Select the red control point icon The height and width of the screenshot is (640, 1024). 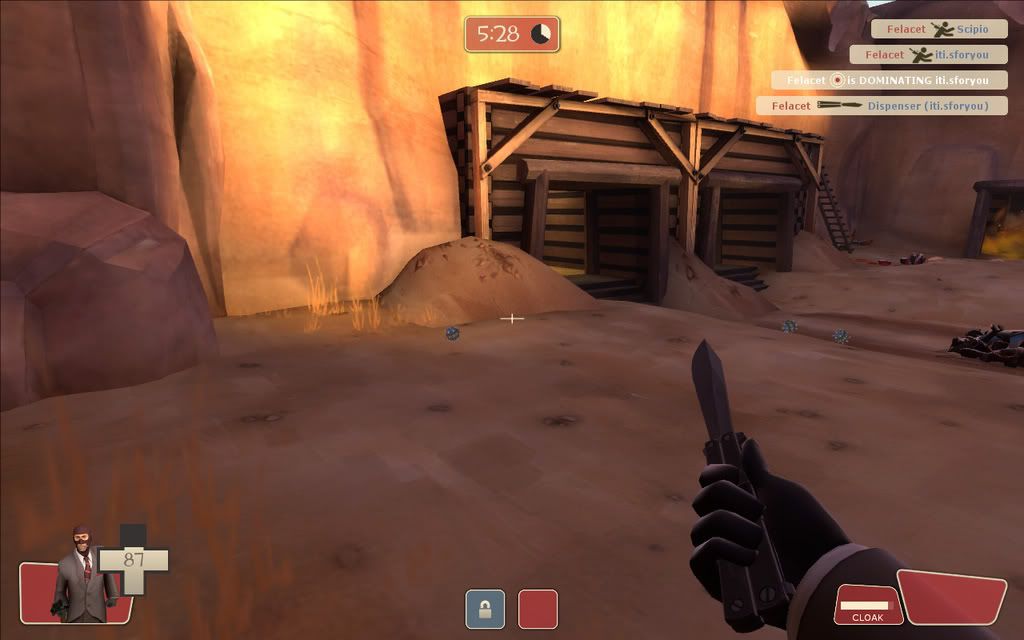[x=537, y=609]
